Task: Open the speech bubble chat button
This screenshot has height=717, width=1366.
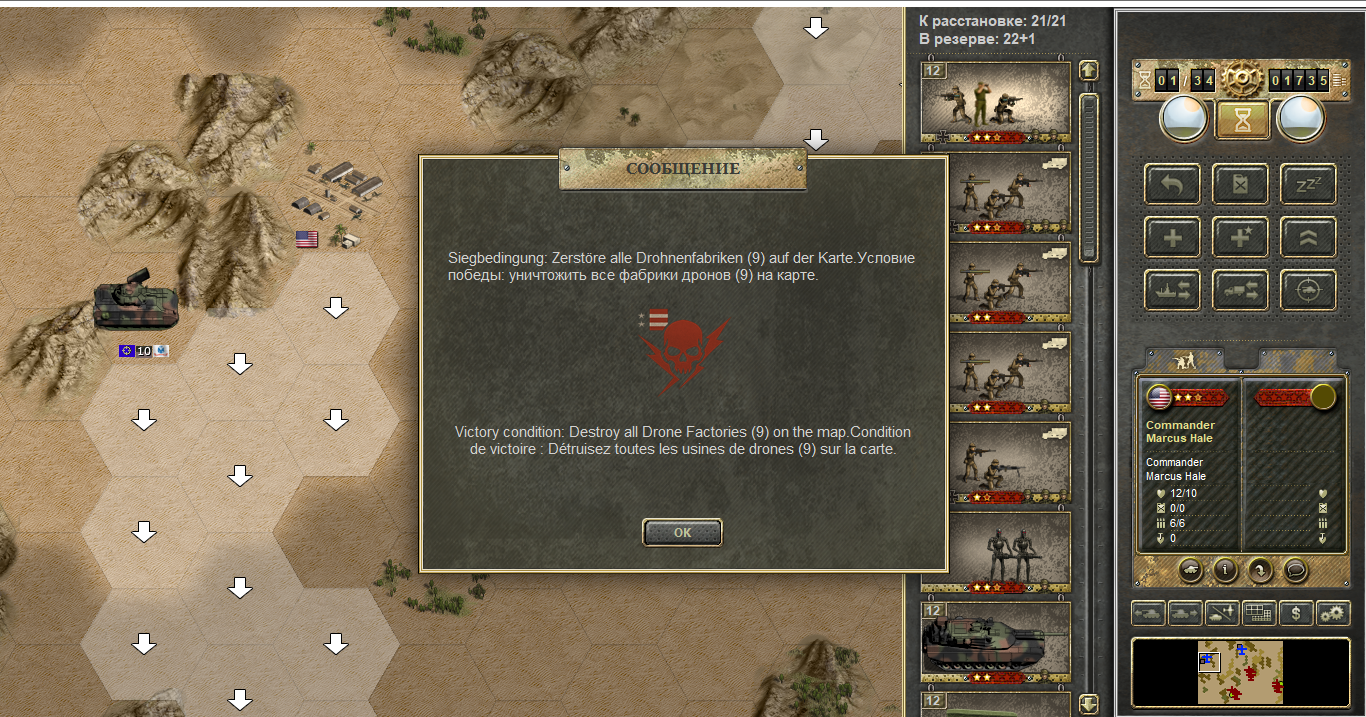Action: pos(1296,570)
